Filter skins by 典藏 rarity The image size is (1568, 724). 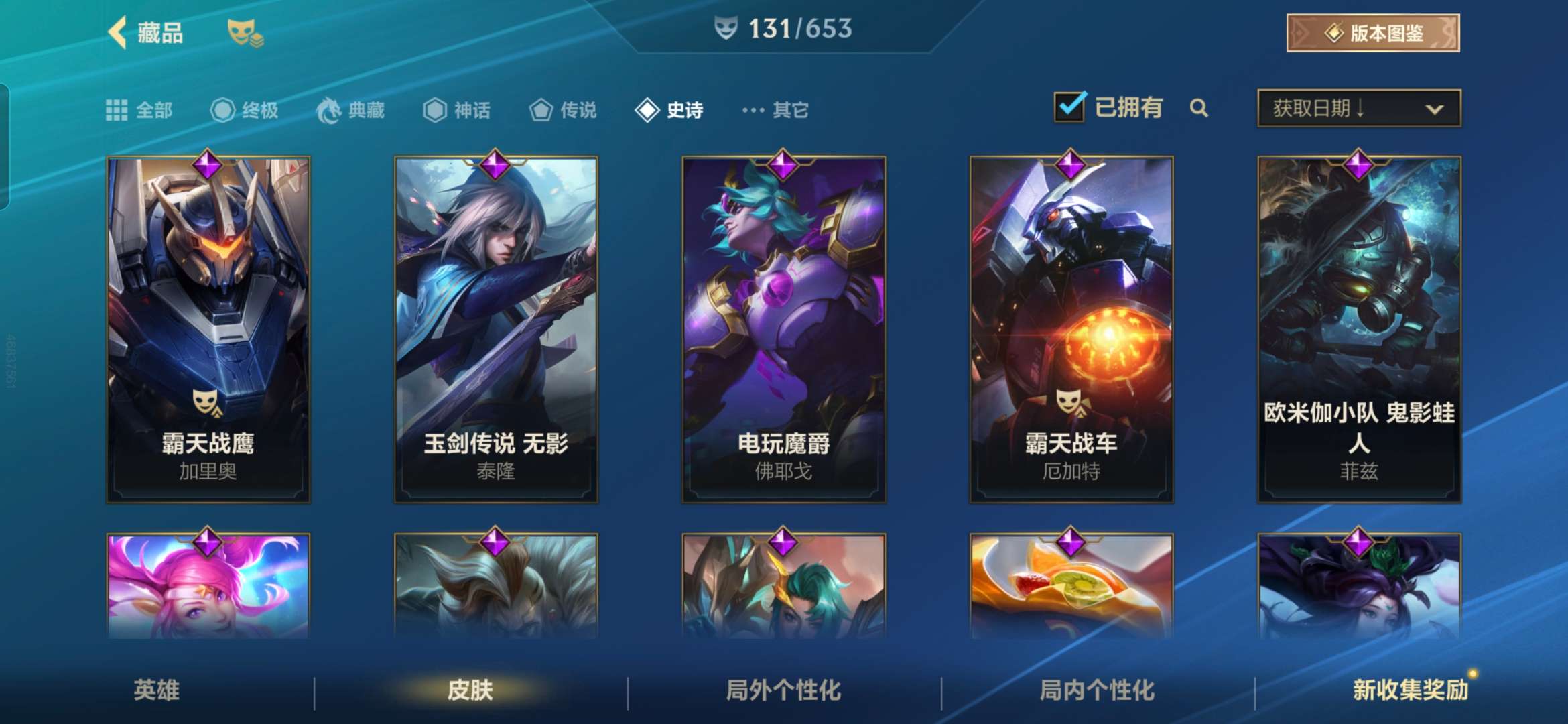[x=351, y=110]
